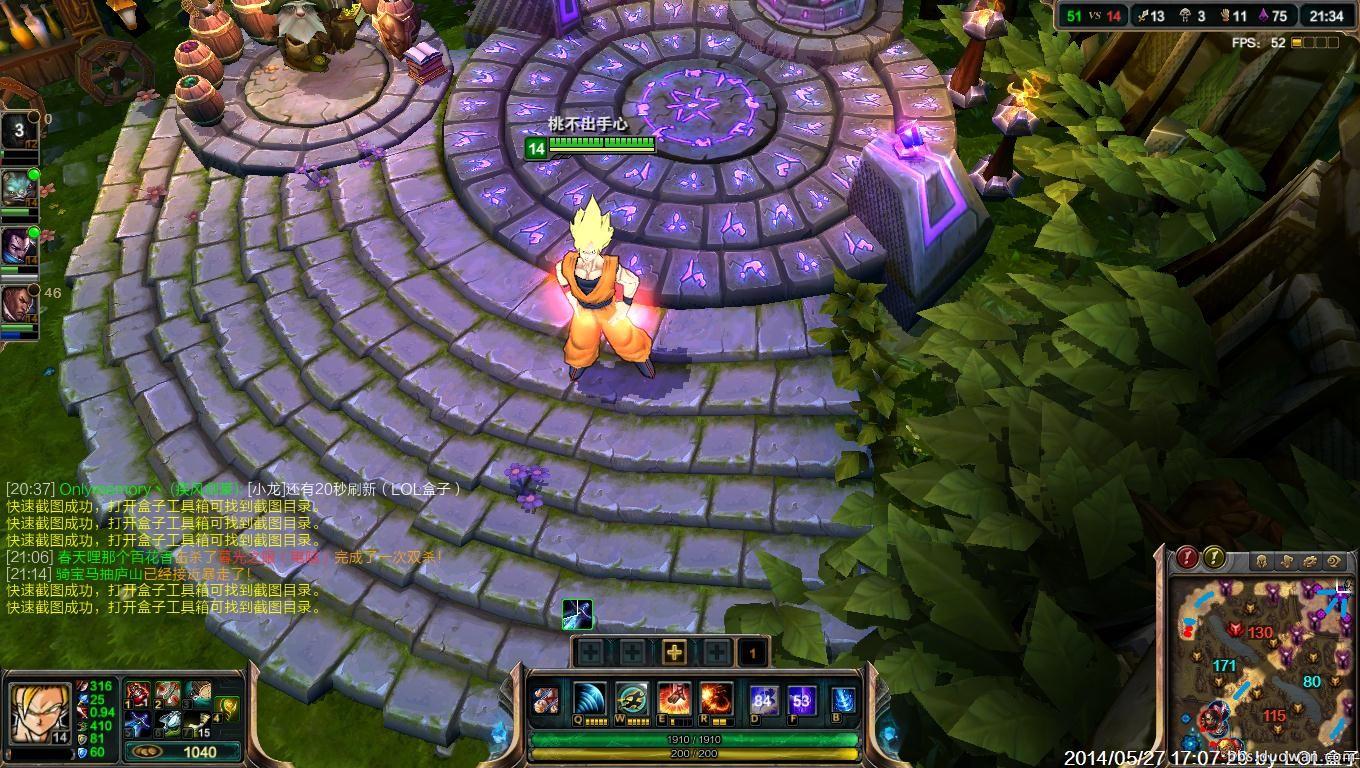The width and height of the screenshot is (1360, 768).
Task: Select the Yasuo teammate portrait
Action: 17,245
